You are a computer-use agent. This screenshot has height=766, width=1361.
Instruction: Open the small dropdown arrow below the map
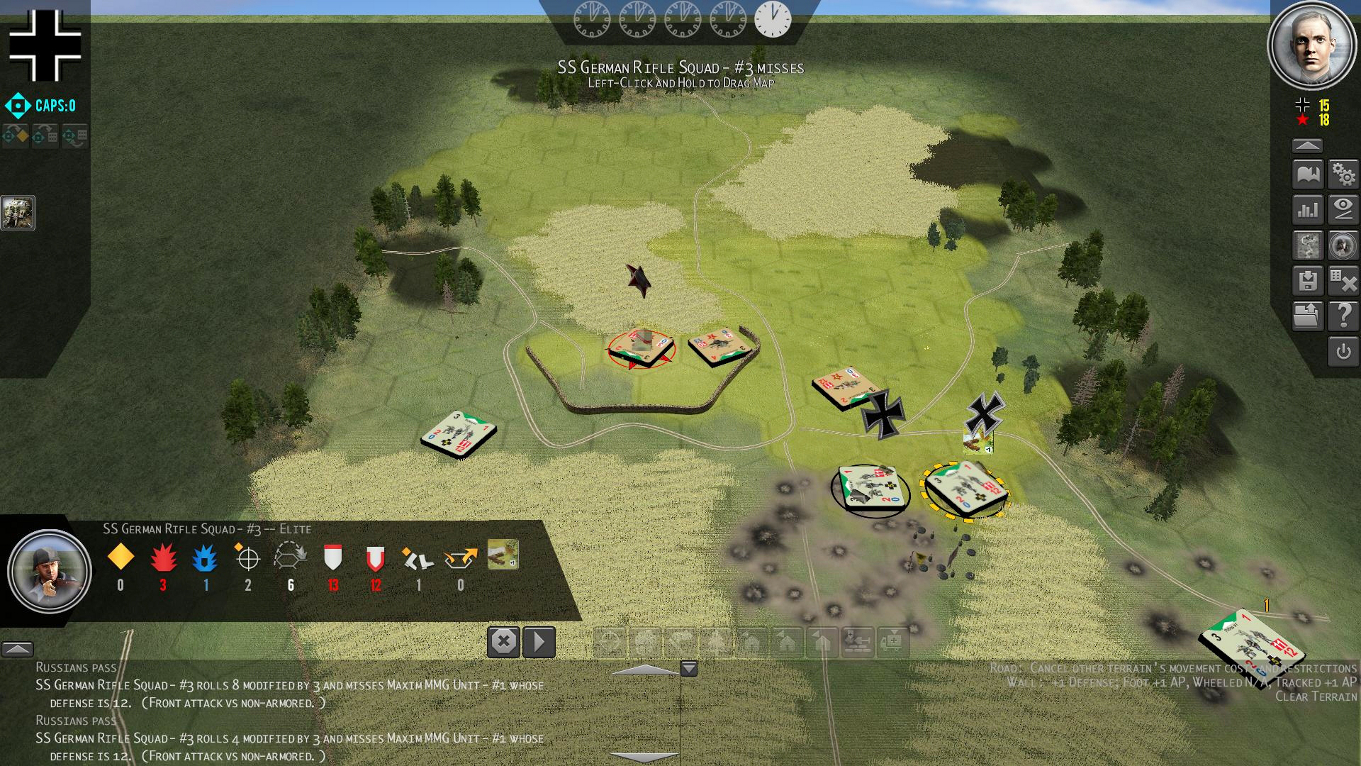pyautogui.click(x=688, y=668)
